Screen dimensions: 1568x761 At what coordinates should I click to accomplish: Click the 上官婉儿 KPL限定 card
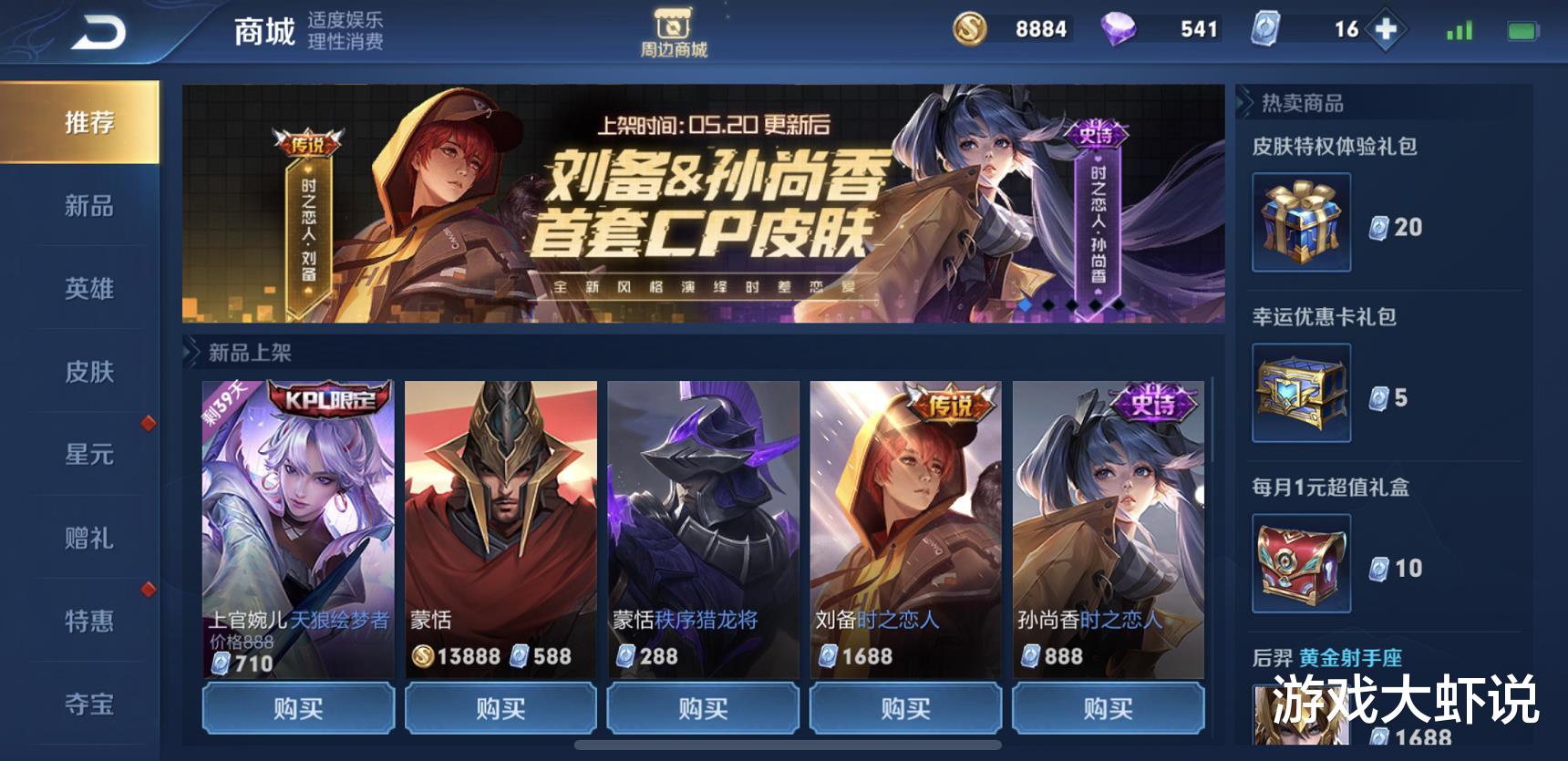[x=299, y=510]
